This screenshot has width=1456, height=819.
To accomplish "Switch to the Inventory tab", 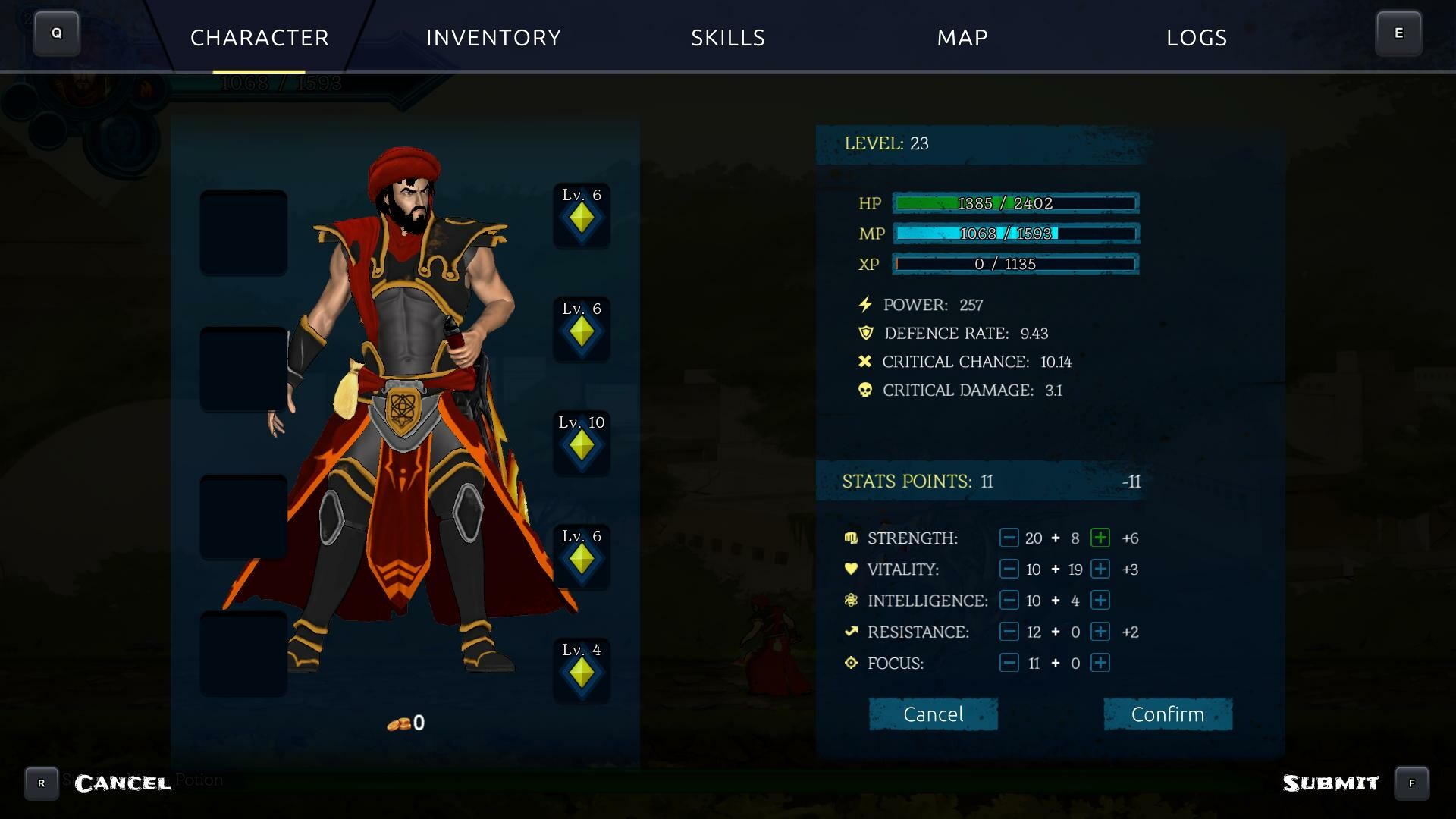I will coord(494,38).
